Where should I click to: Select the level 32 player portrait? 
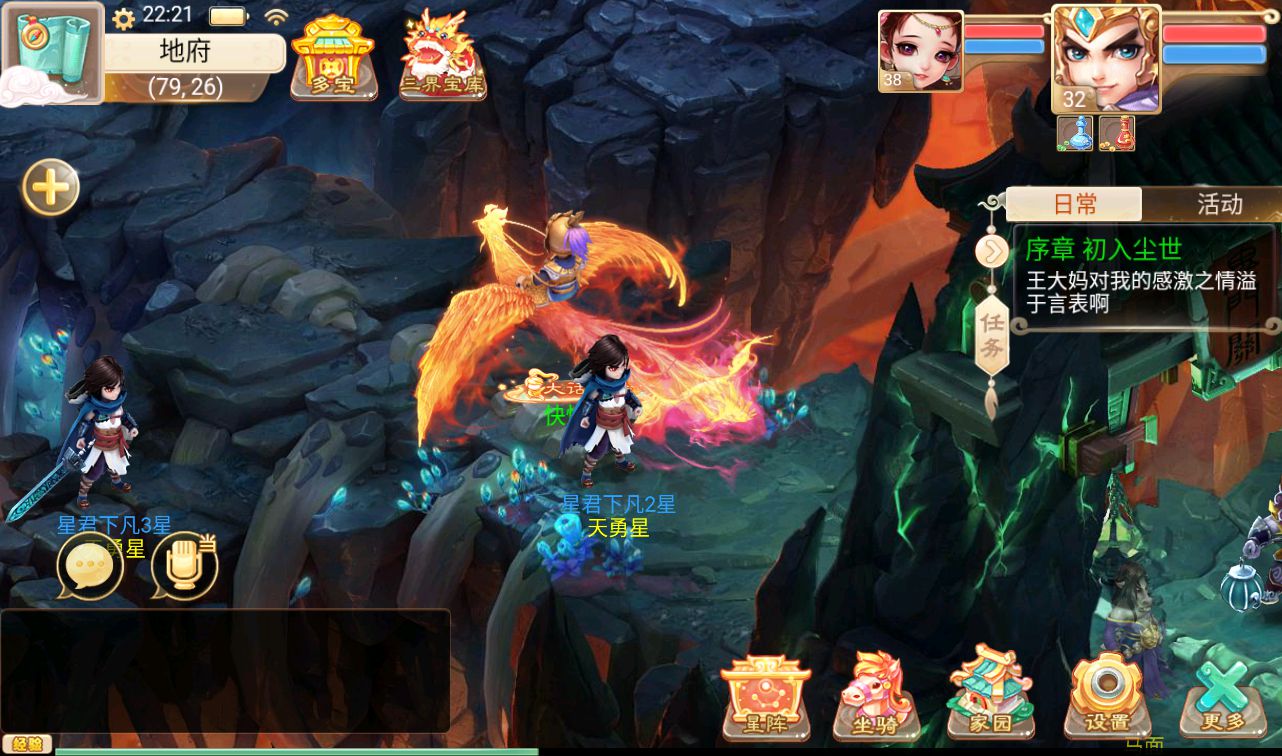pyautogui.click(x=1105, y=59)
